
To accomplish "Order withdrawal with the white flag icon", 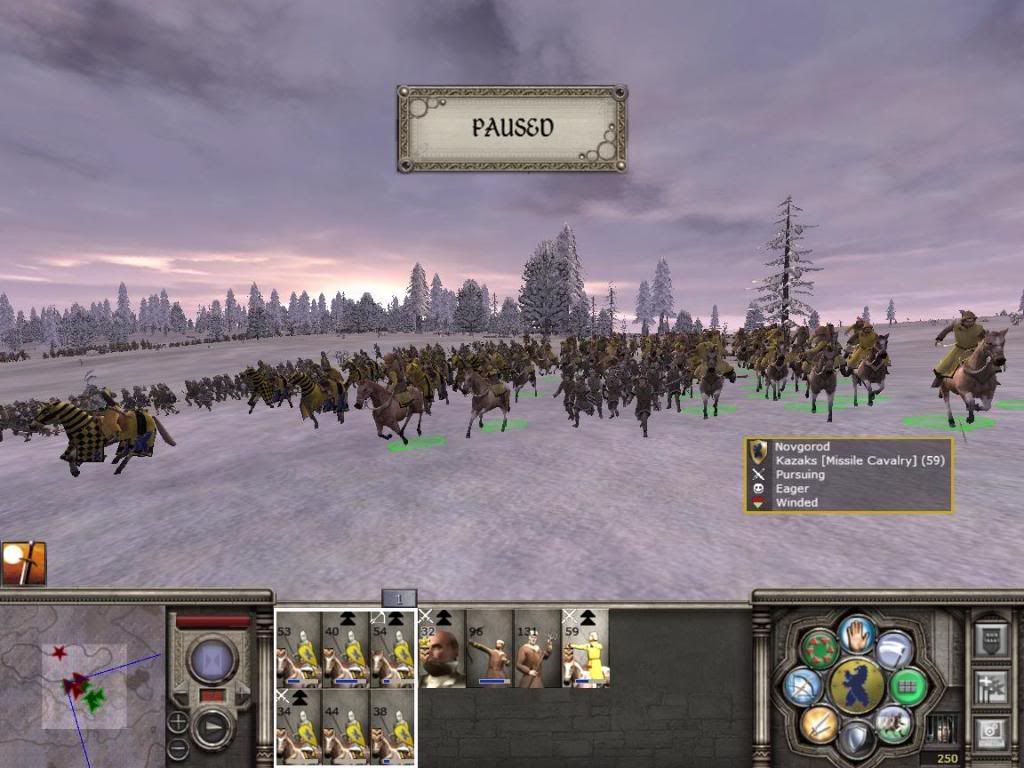I will pos(893,648).
